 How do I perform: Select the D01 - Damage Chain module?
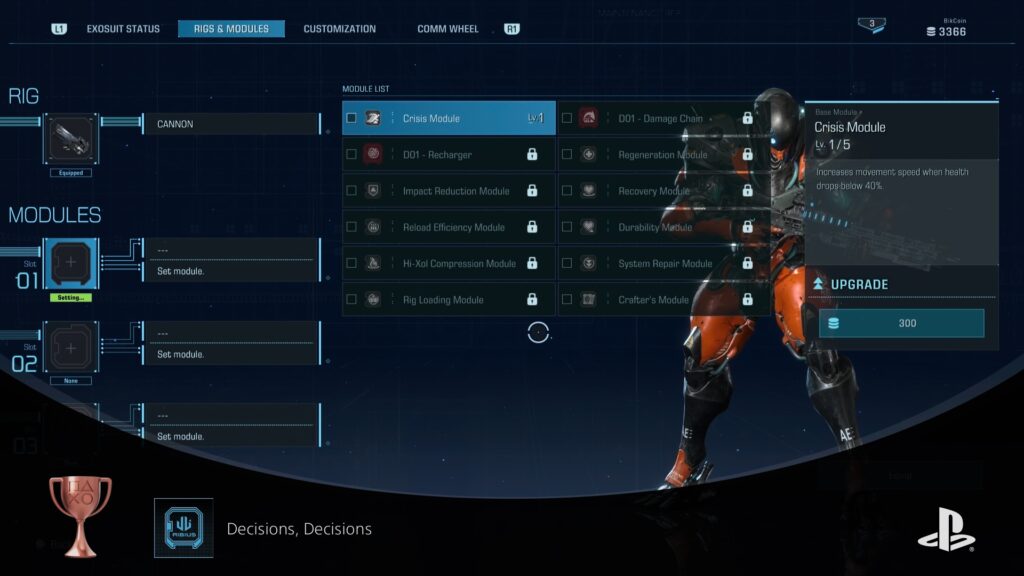point(662,118)
